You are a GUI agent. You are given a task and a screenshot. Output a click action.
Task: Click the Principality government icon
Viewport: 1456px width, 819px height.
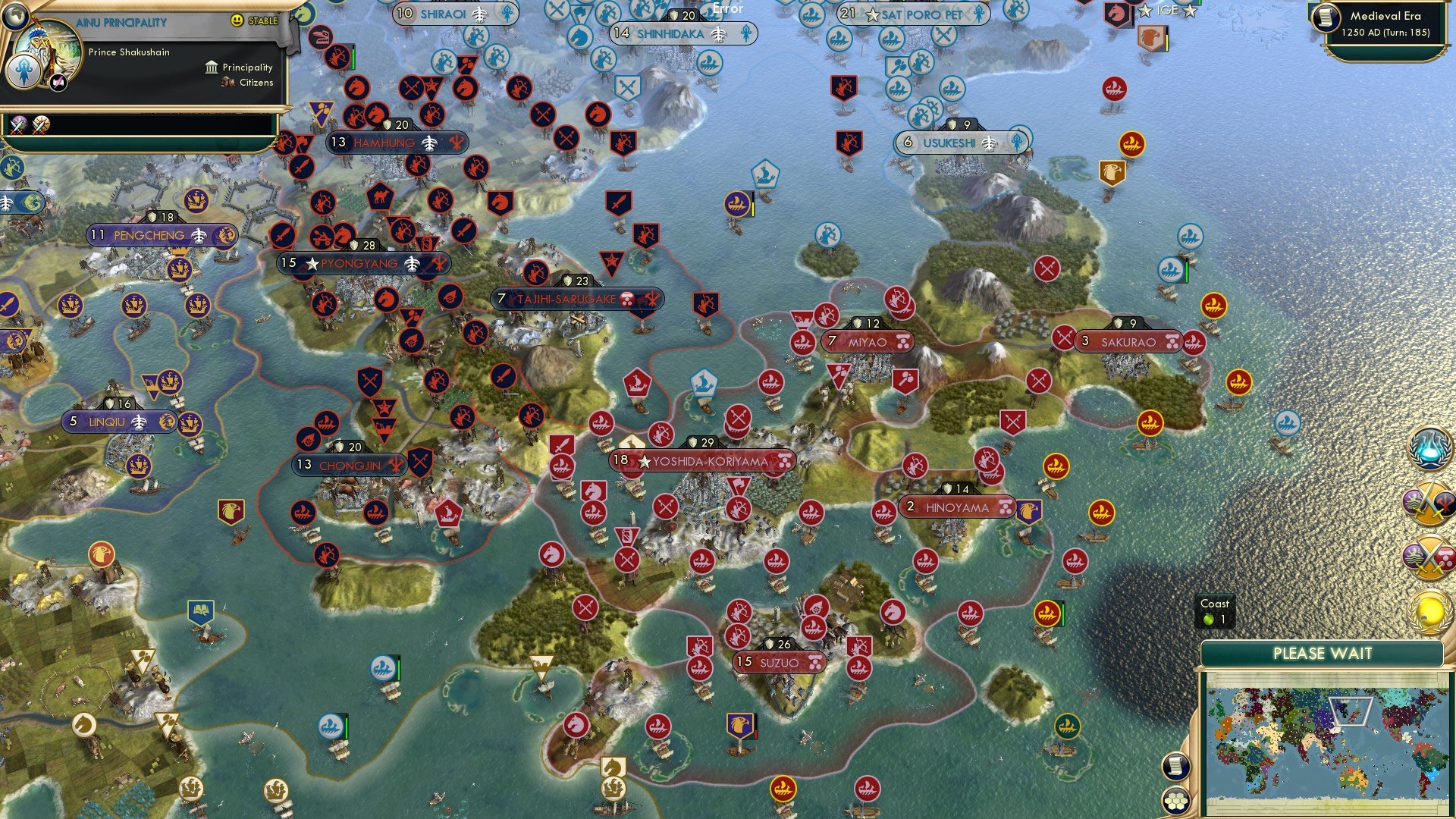click(210, 67)
